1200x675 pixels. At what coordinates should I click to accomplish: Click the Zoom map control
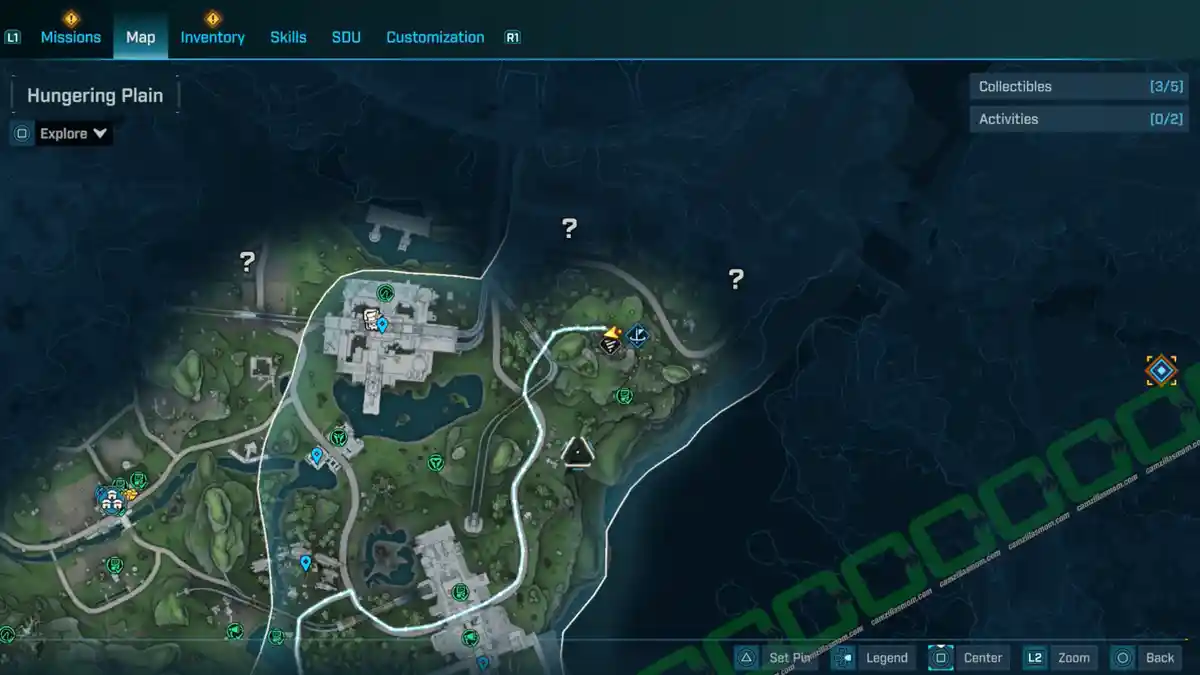click(x=1060, y=657)
